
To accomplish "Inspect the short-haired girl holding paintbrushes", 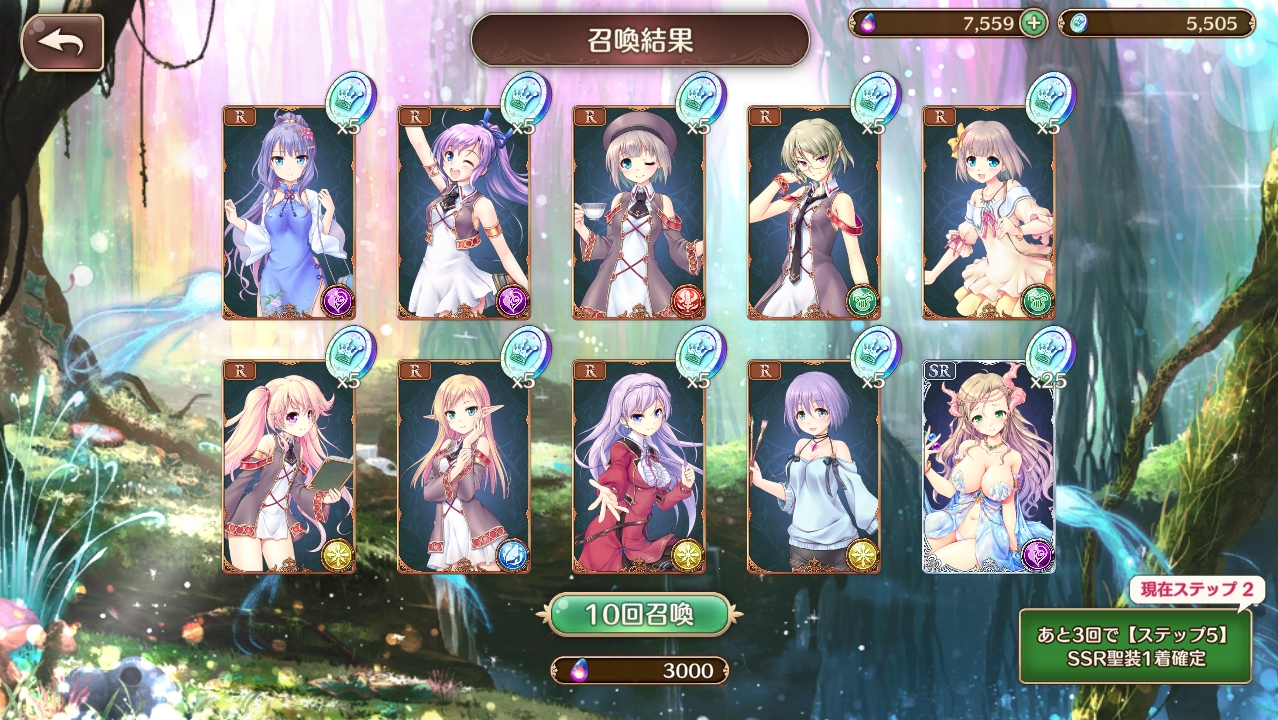I will pyautogui.click(x=813, y=467).
